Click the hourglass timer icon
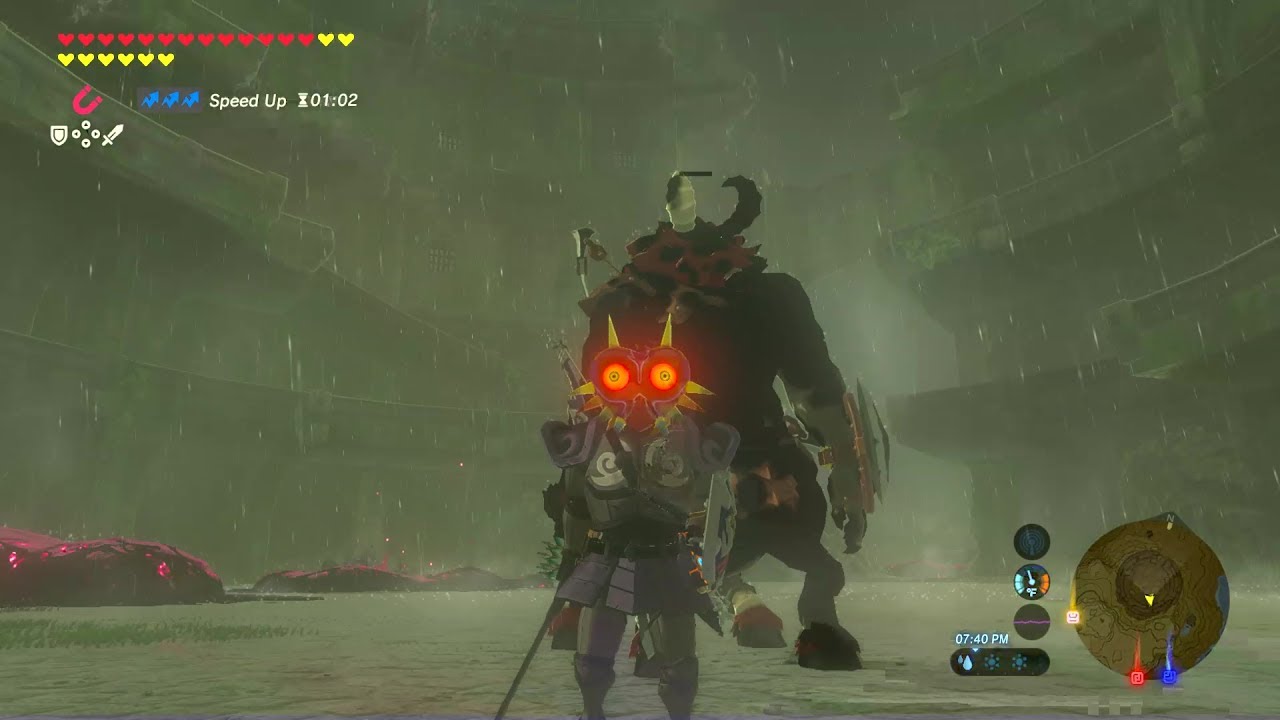This screenshot has height=720, width=1280. pos(303,100)
